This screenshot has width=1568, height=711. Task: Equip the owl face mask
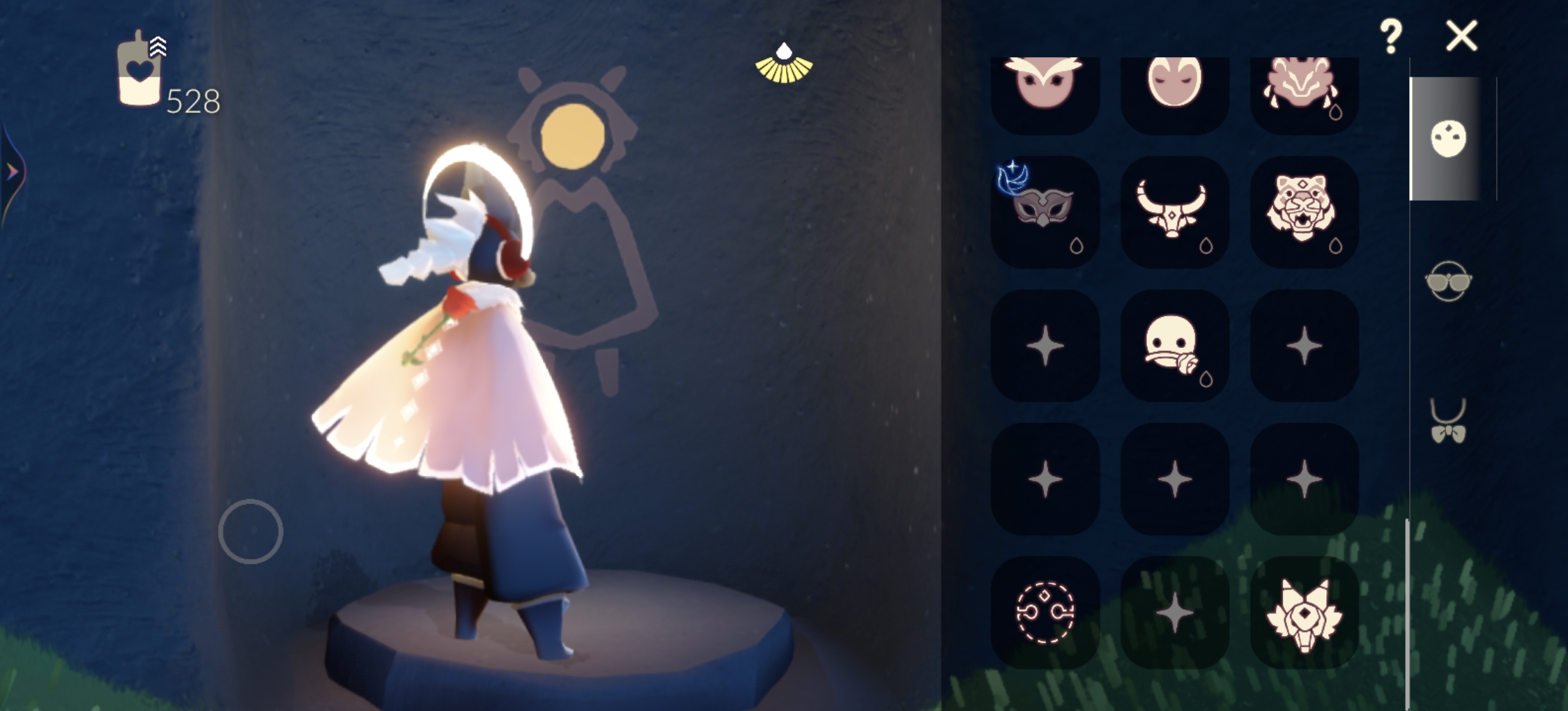[x=1044, y=87]
